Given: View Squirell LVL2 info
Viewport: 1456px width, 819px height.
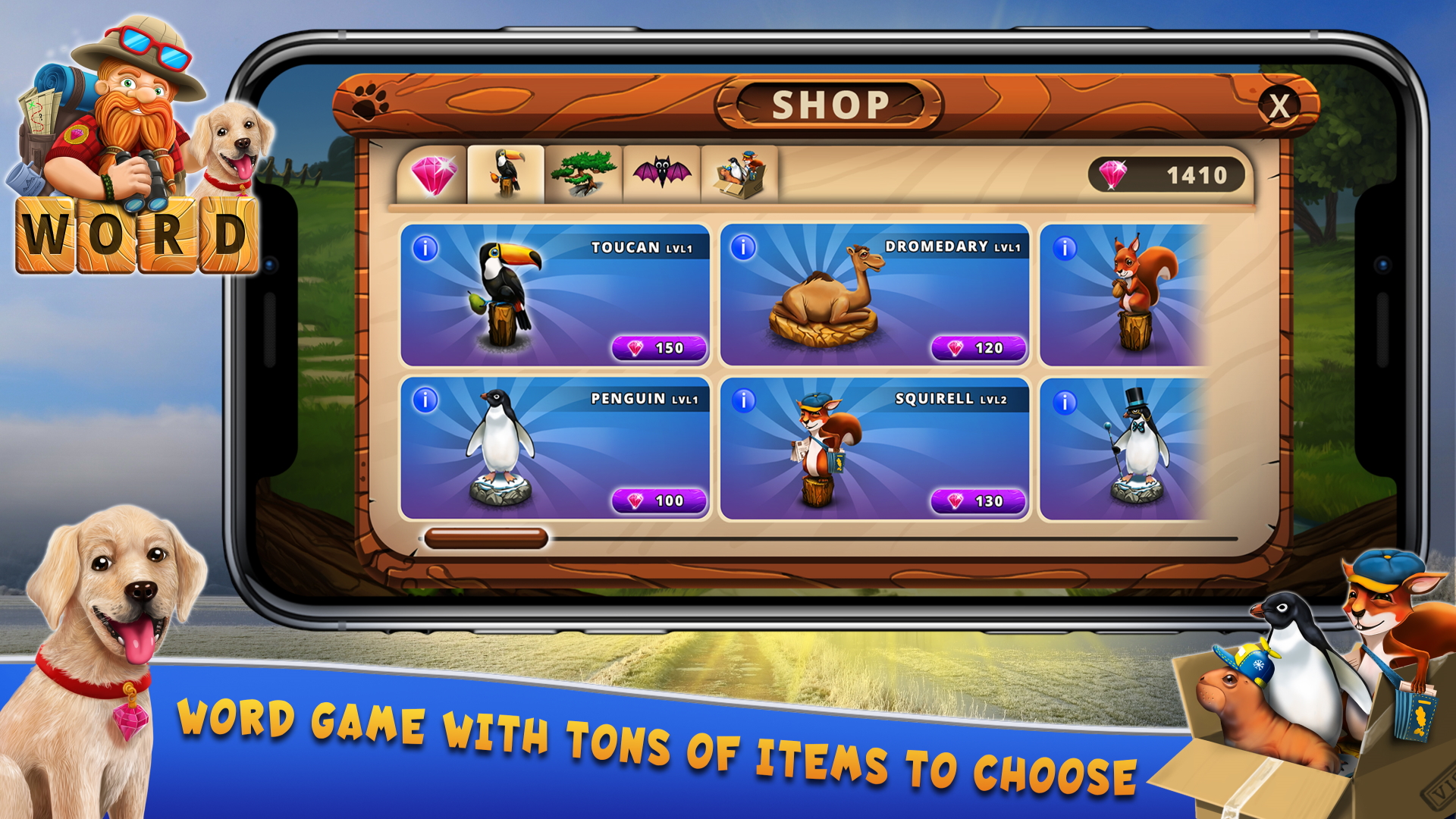Looking at the screenshot, I should (744, 400).
